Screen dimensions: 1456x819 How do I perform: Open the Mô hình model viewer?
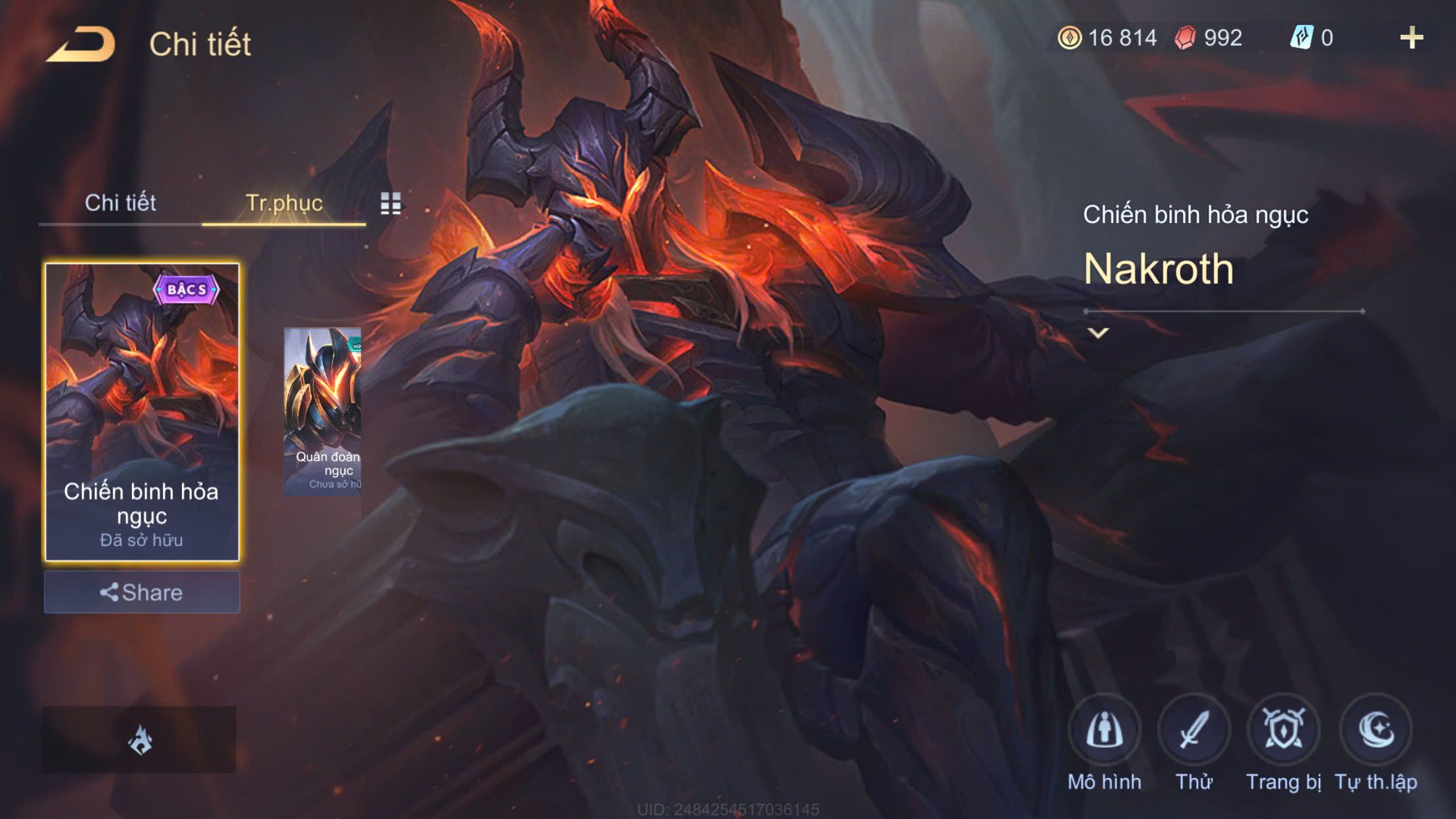coord(1104,731)
